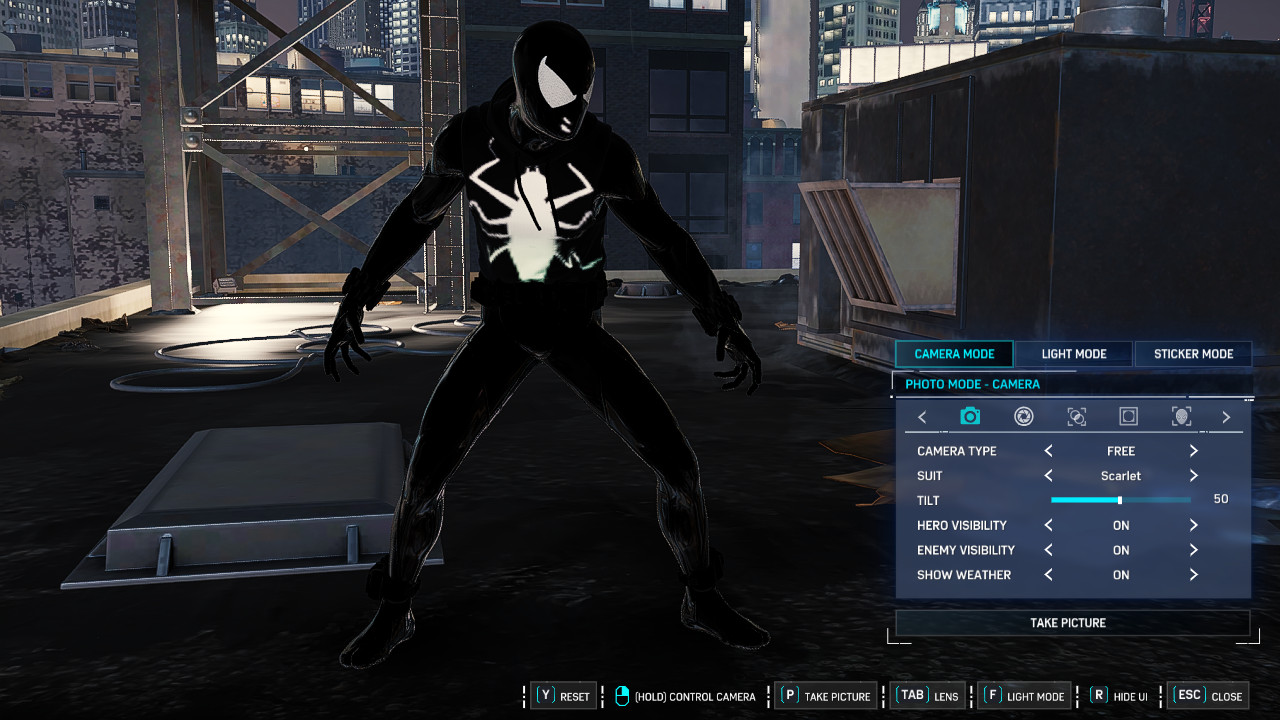Click the Reset control at bottom left
The height and width of the screenshot is (720, 1280).
[x=563, y=695]
